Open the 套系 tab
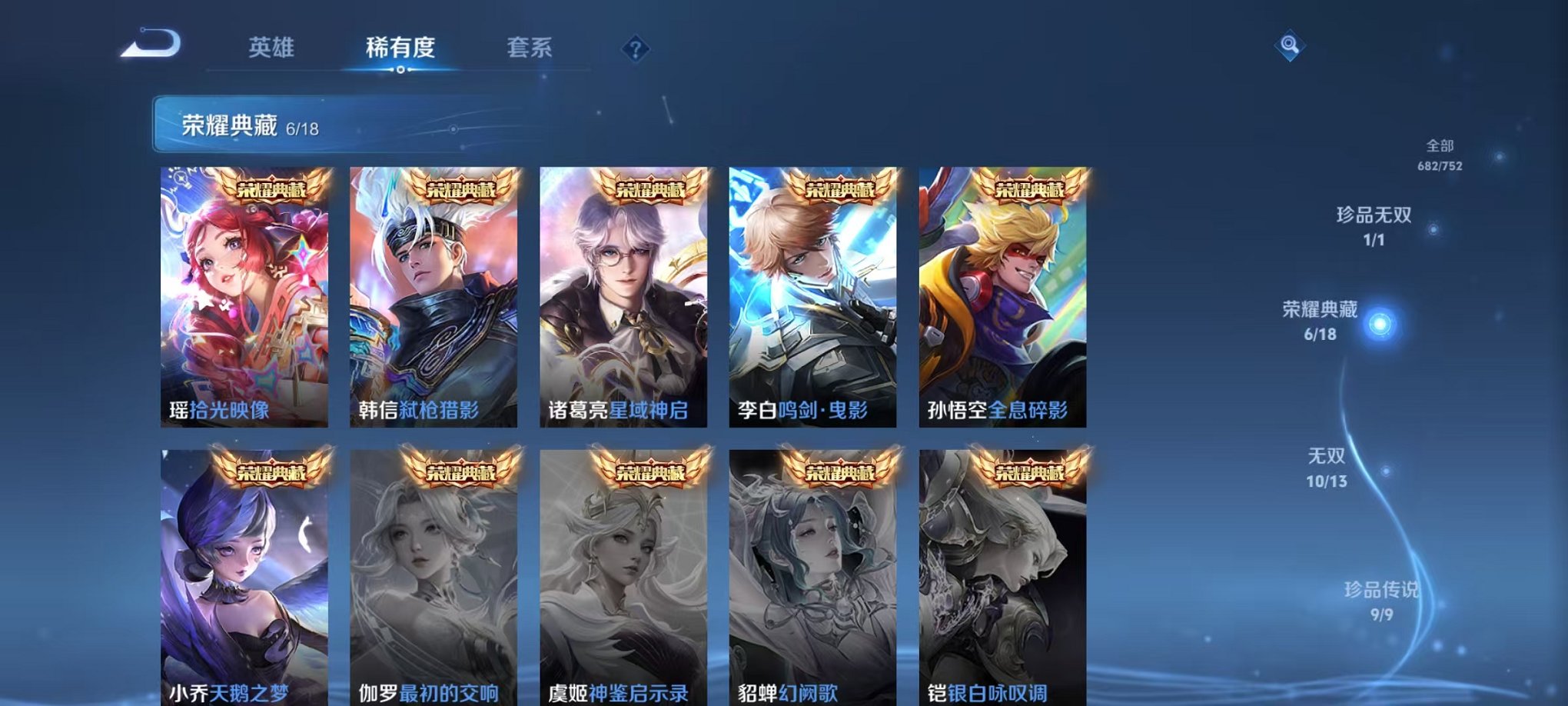1568x706 pixels. (530, 48)
